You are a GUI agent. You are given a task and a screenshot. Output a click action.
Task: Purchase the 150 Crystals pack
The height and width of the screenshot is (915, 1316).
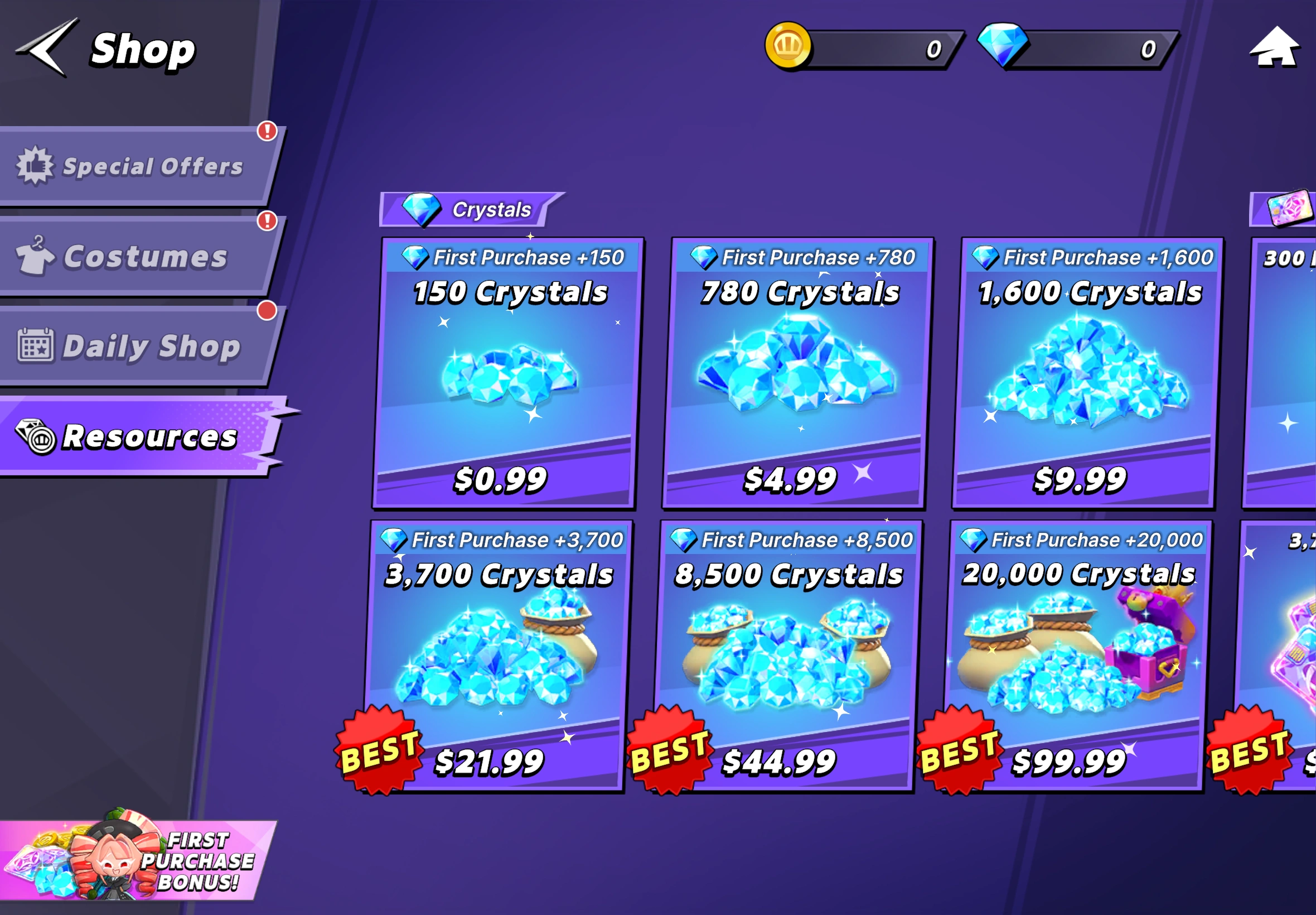coord(509,373)
